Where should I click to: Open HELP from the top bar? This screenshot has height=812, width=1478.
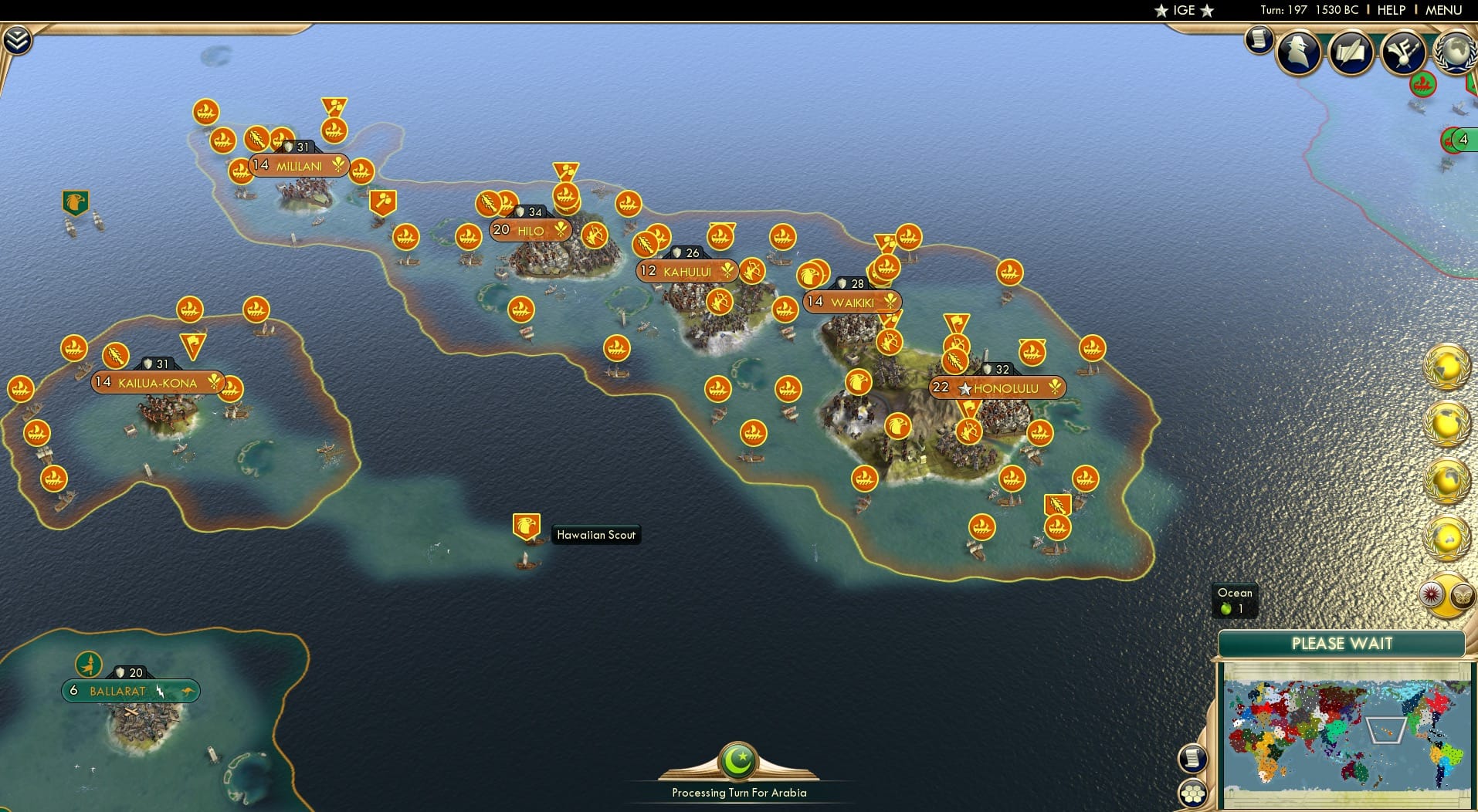[1390, 10]
